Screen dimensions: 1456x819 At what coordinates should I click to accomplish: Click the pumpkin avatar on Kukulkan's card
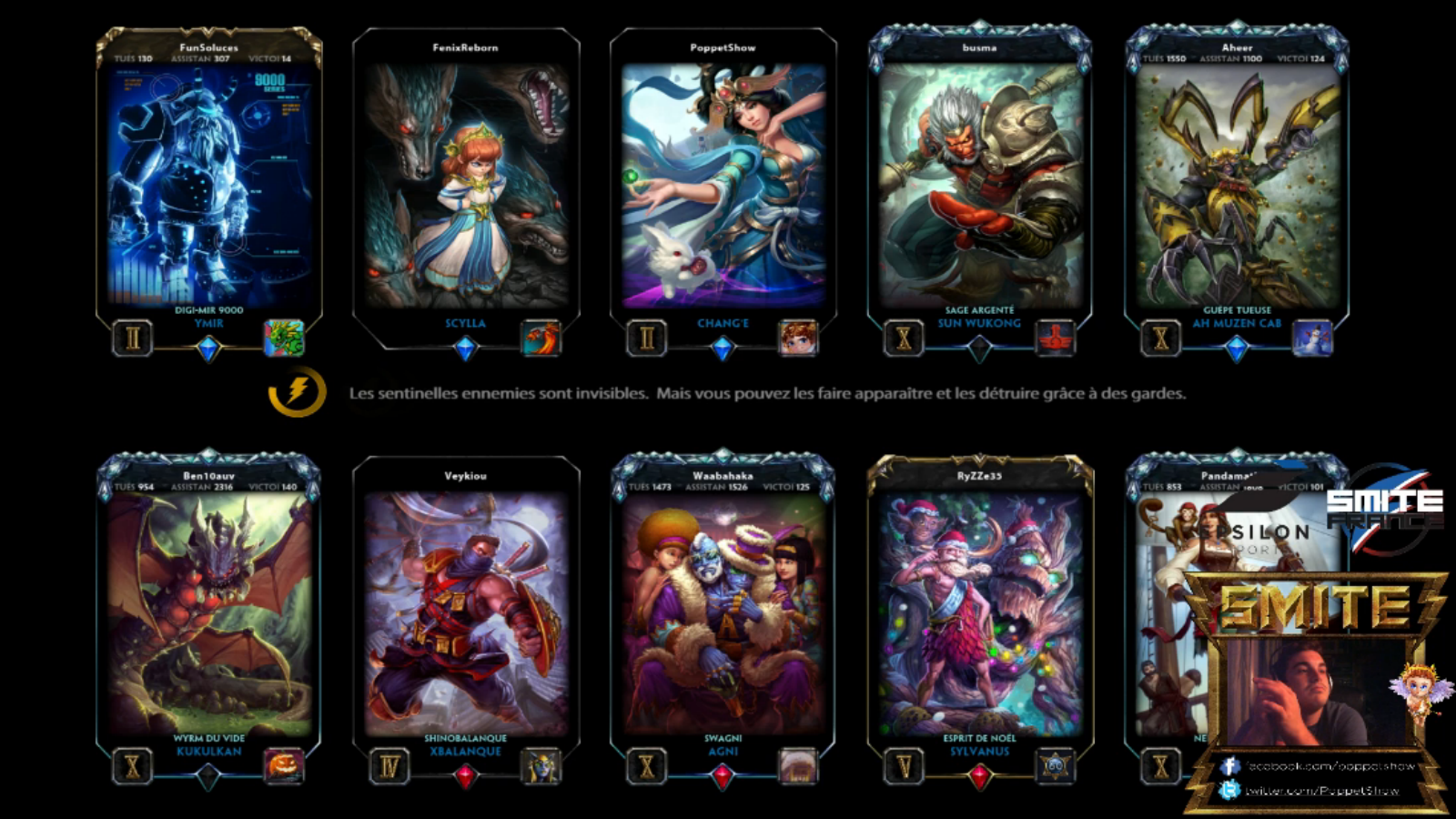tap(284, 766)
